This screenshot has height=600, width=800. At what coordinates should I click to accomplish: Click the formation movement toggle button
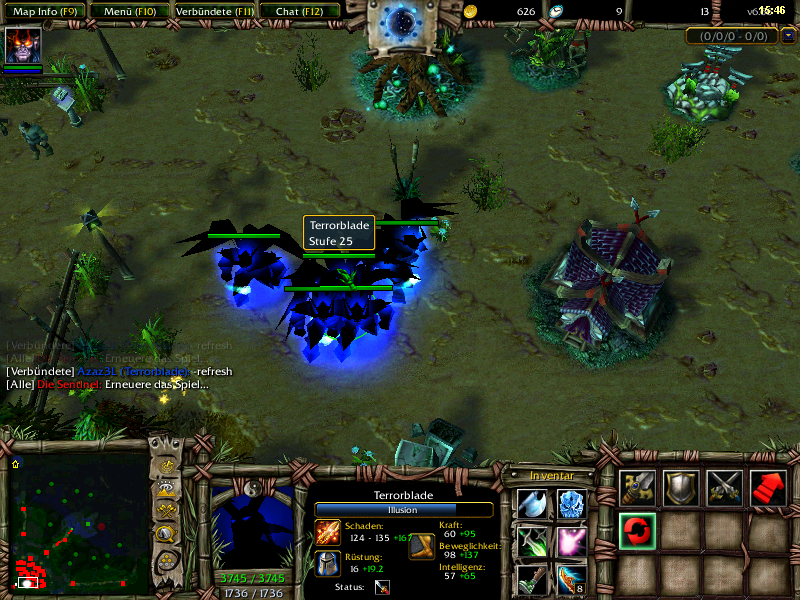point(166,559)
